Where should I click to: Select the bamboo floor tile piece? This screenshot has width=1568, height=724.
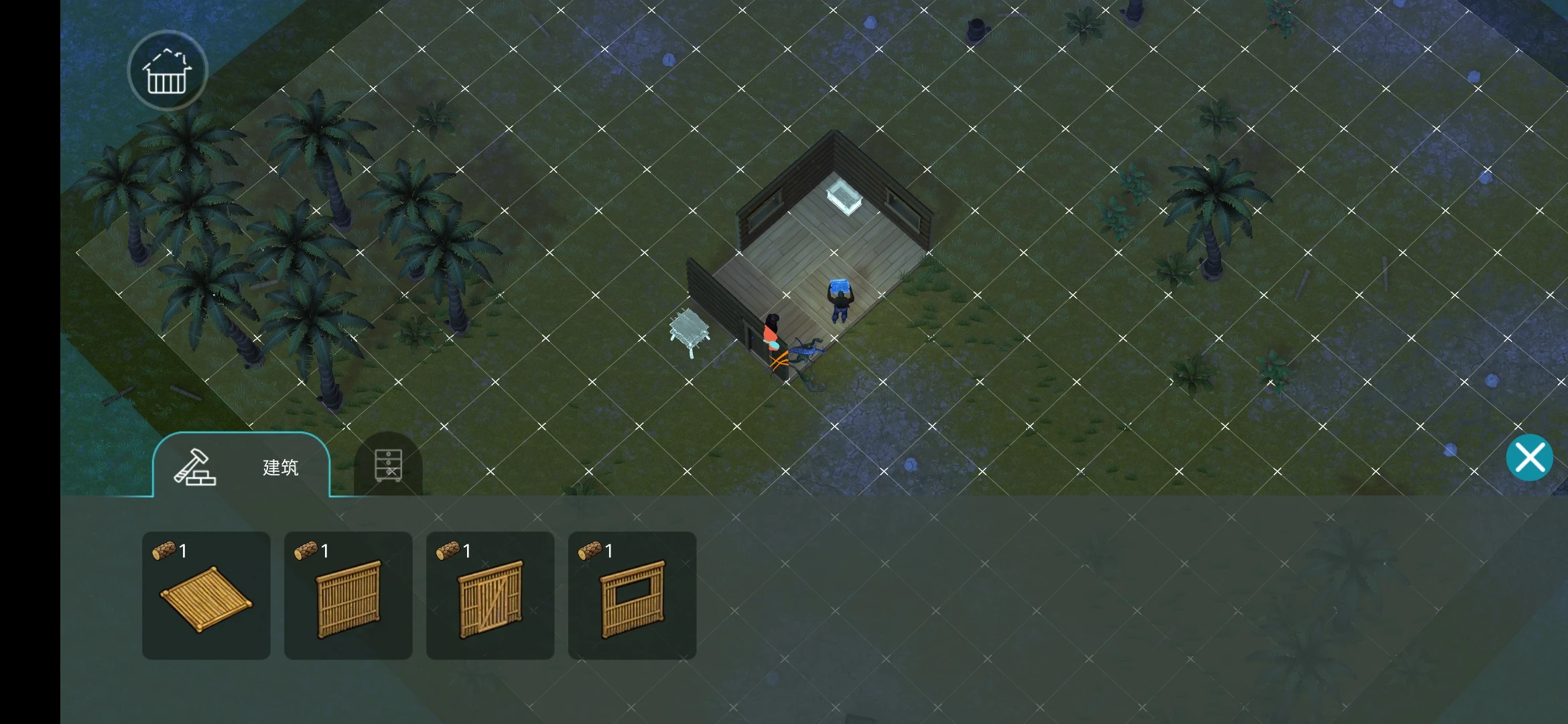click(206, 596)
